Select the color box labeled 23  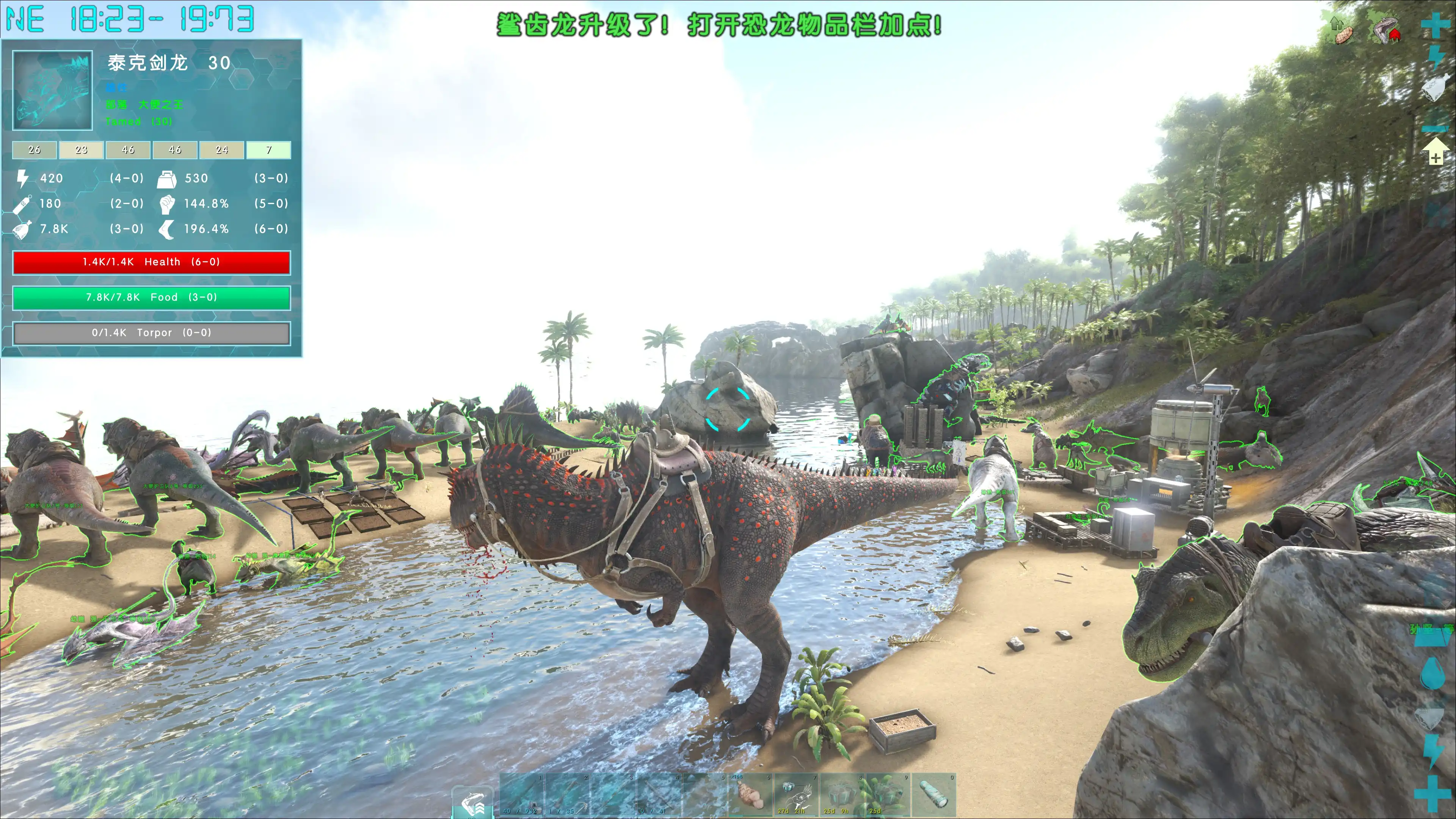[x=82, y=150]
